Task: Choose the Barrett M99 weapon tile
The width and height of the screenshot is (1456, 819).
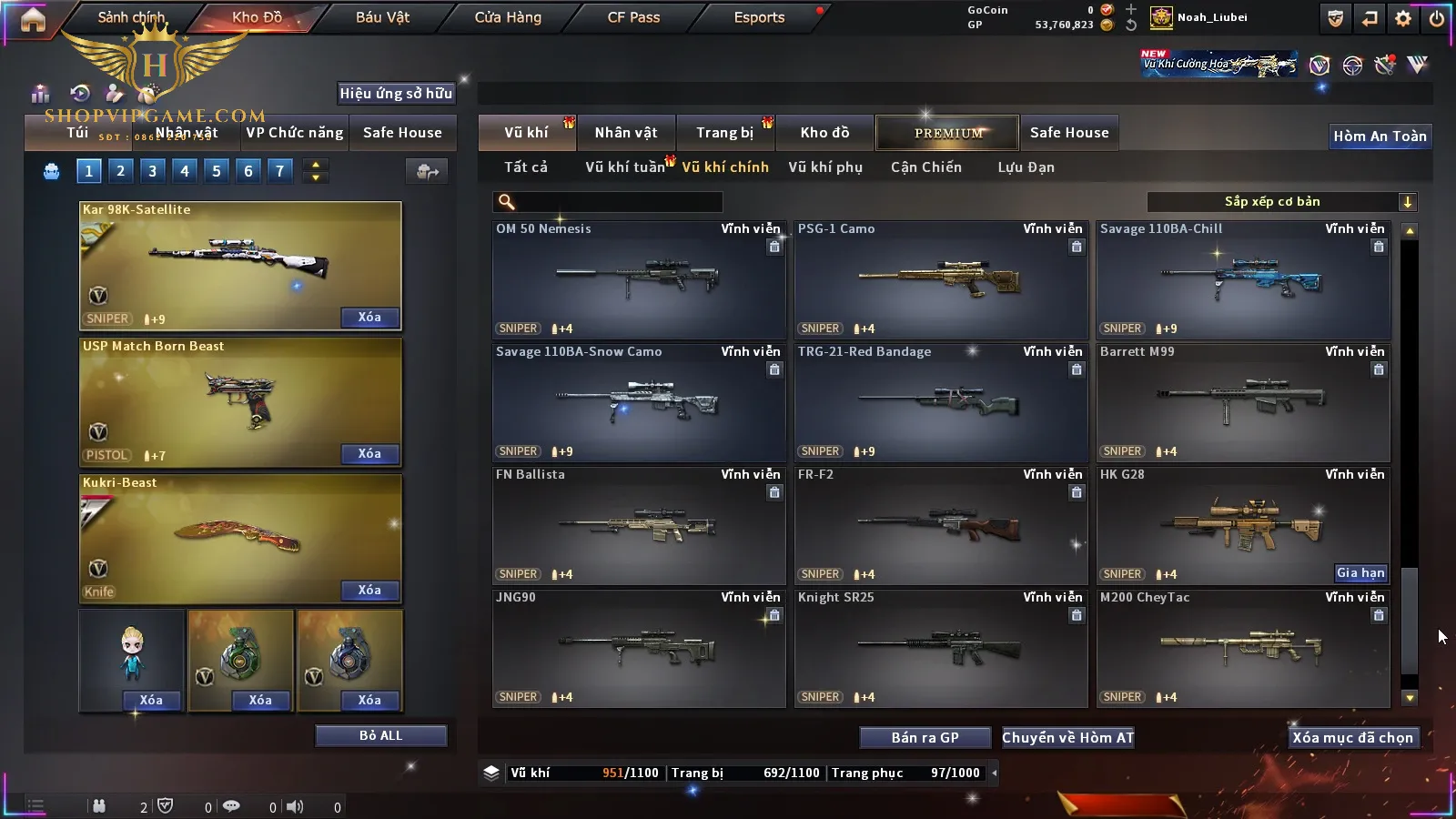Action: 1243,402
